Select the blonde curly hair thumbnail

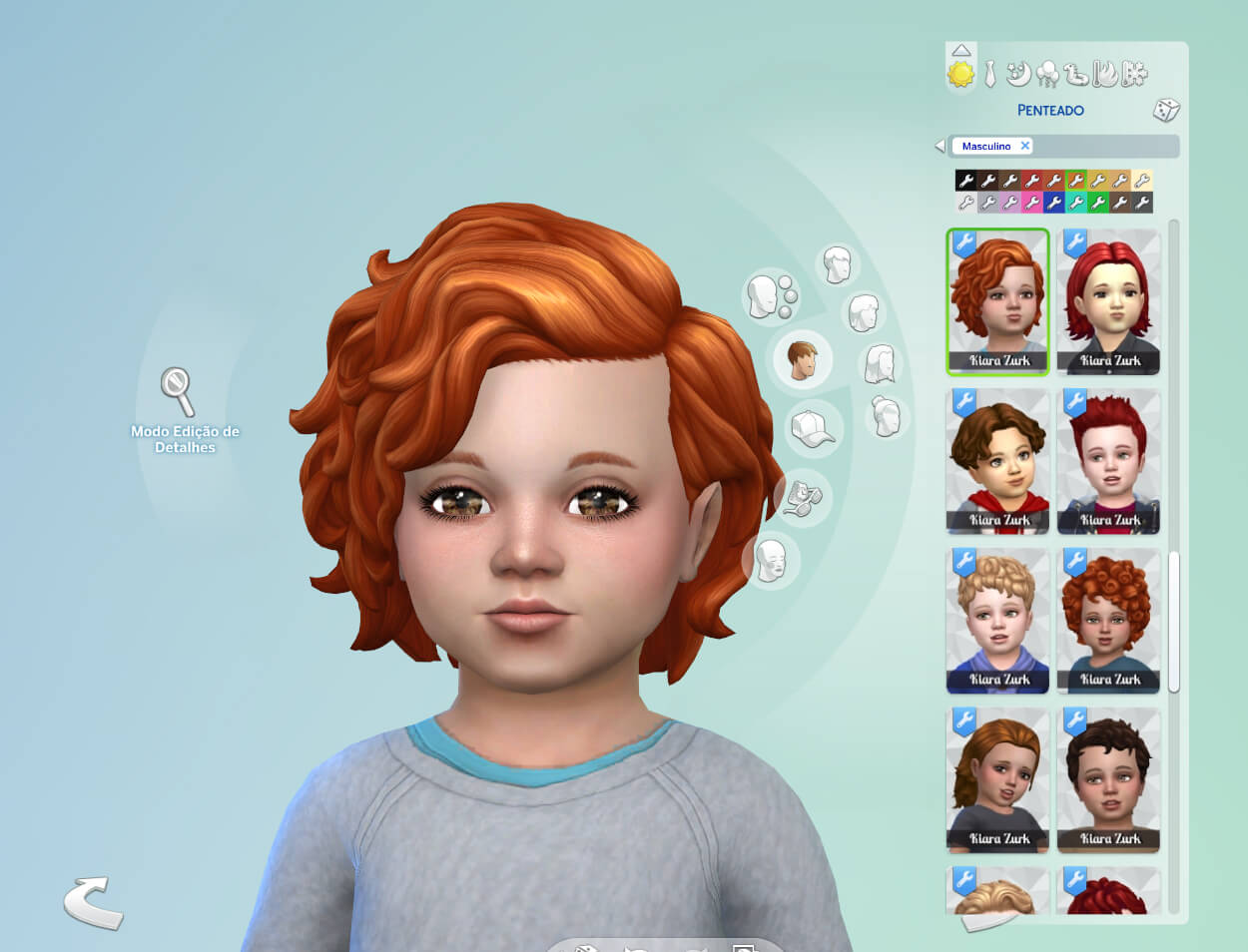point(997,621)
